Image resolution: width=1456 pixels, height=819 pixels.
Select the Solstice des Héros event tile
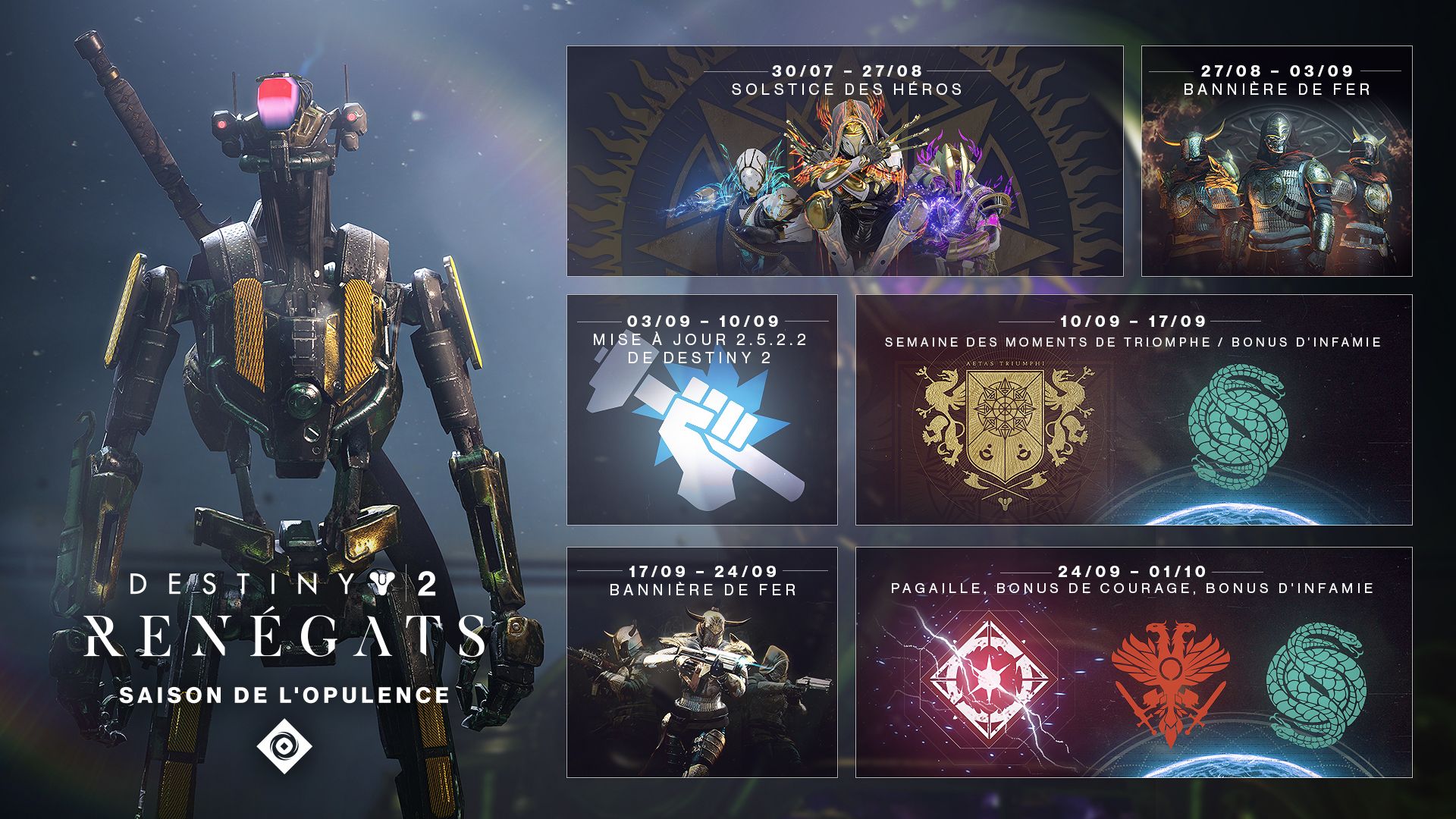(845, 161)
